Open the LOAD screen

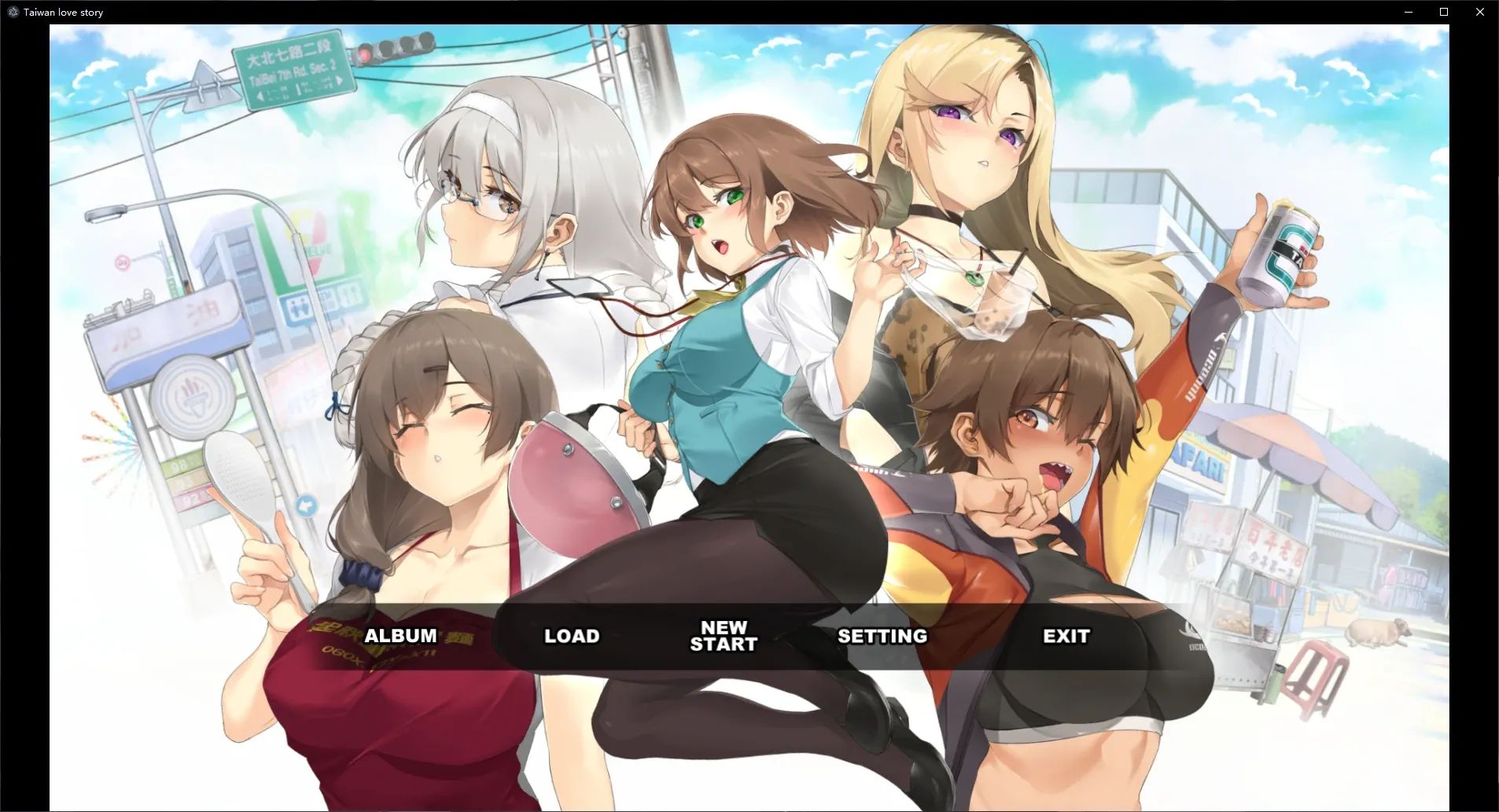[571, 636]
